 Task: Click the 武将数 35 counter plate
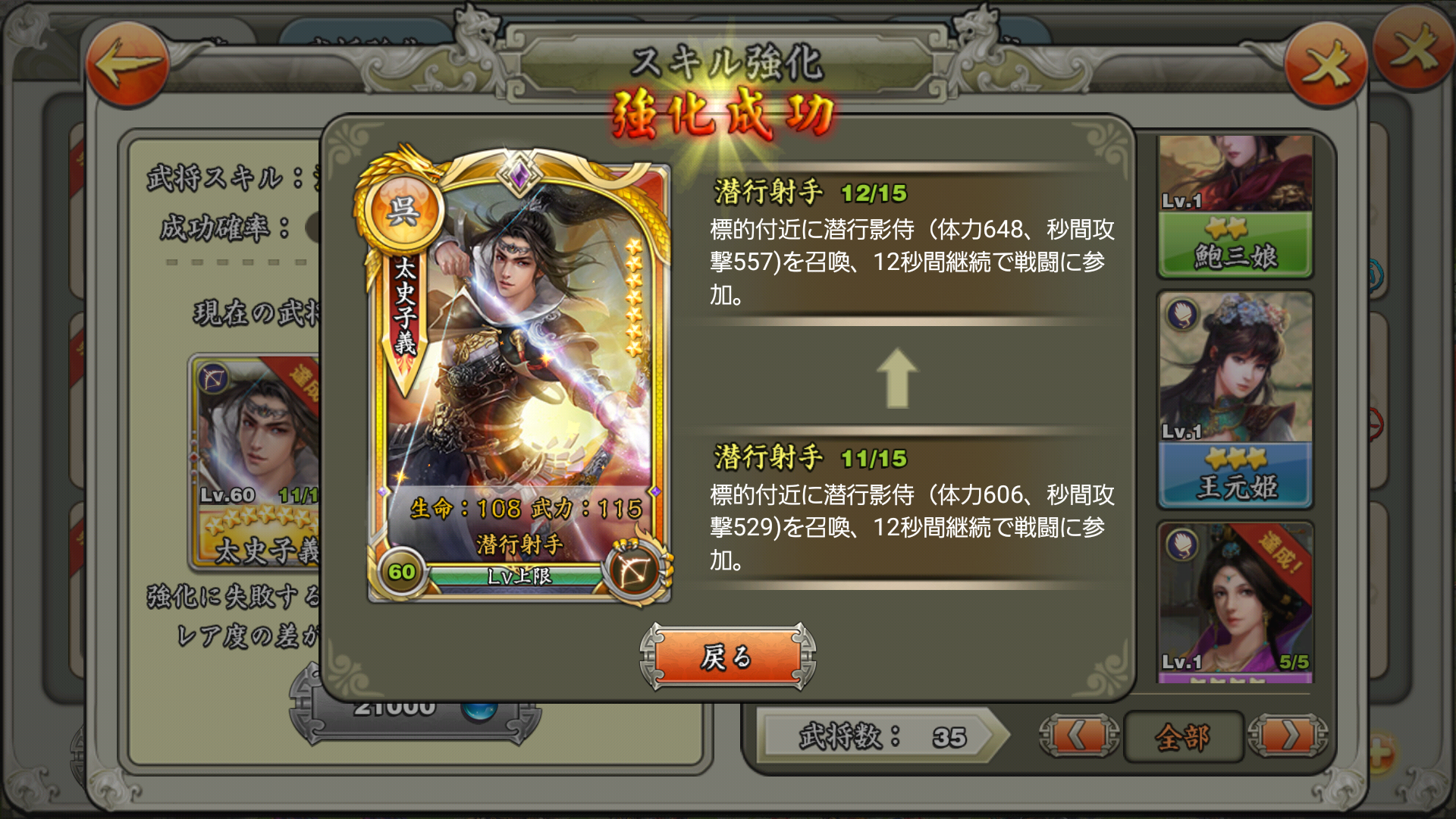(880, 736)
